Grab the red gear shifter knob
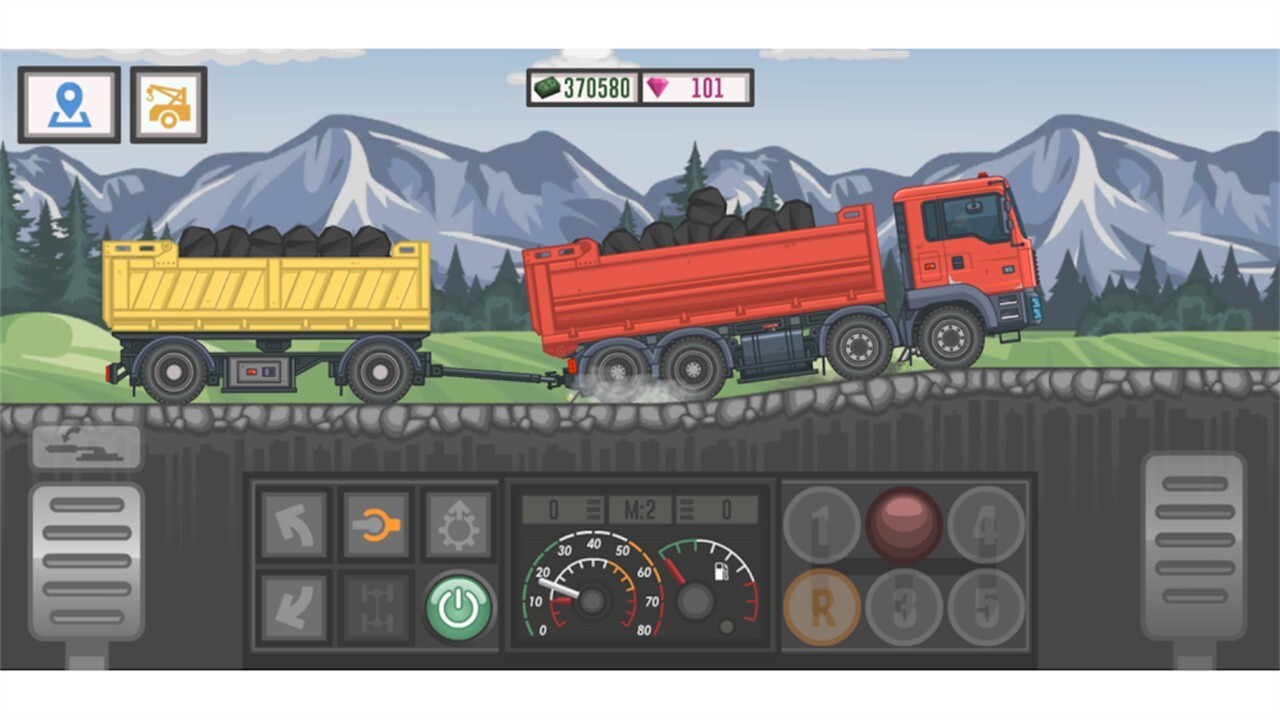The height and width of the screenshot is (720, 1280). [905, 521]
